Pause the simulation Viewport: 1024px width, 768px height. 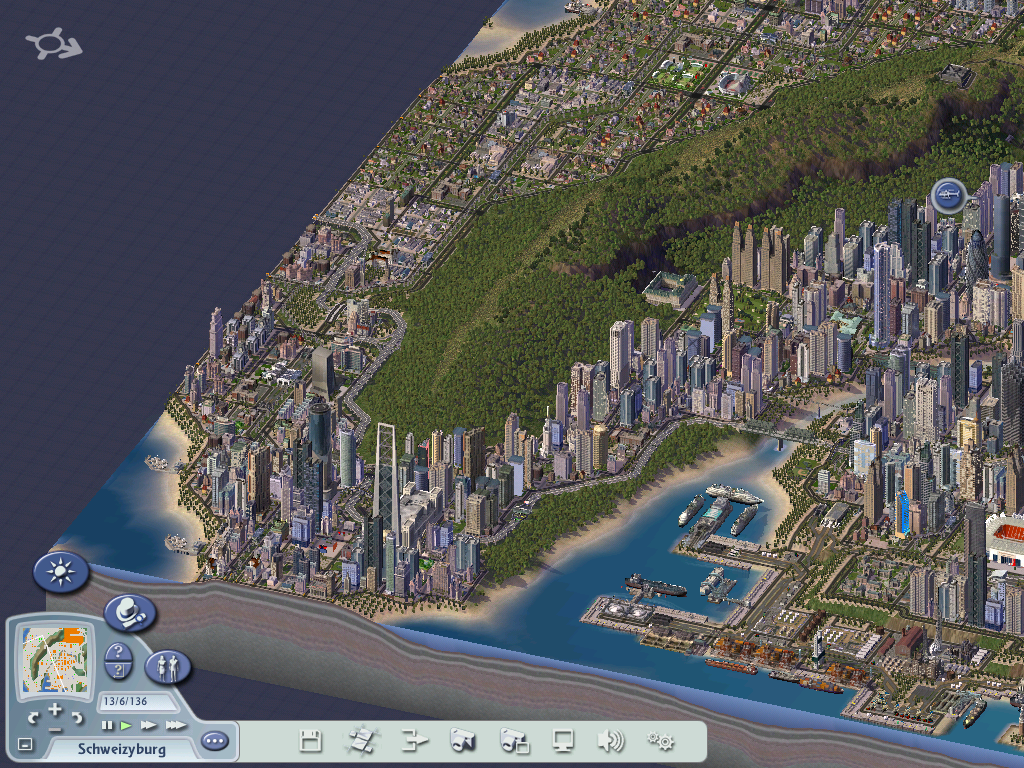click(107, 725)
